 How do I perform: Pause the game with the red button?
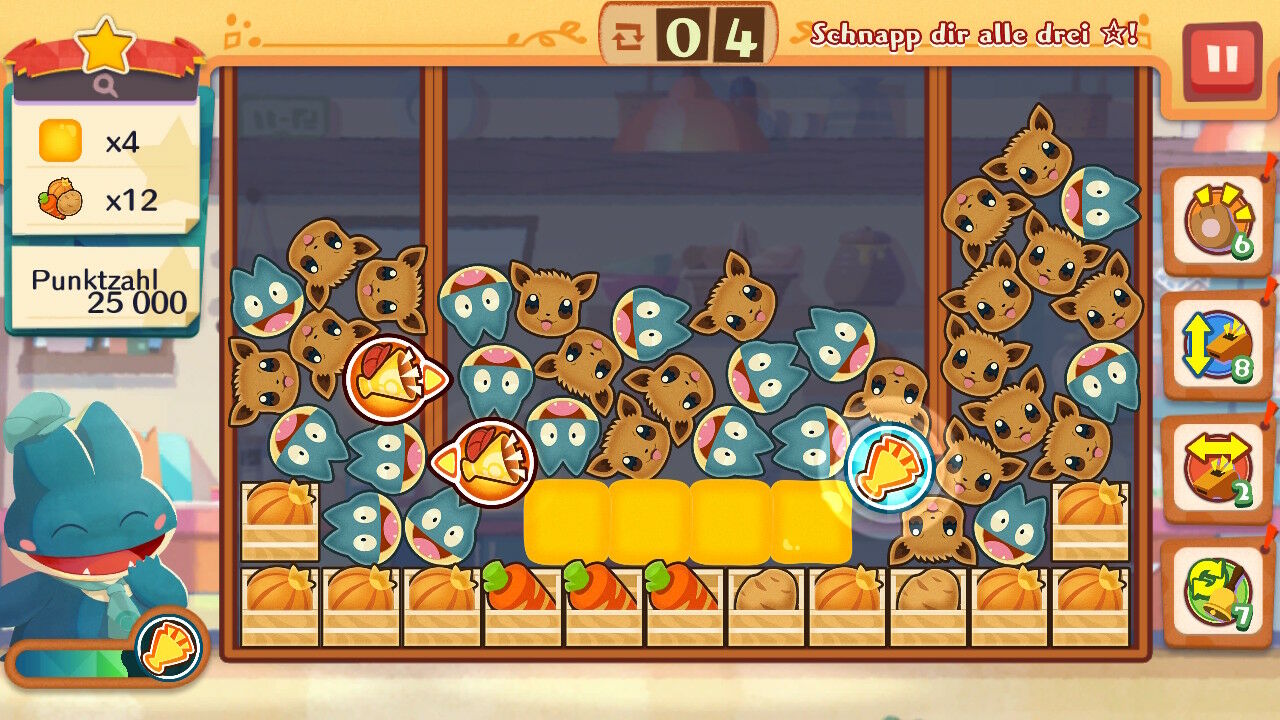click(x=1221, y=60)
